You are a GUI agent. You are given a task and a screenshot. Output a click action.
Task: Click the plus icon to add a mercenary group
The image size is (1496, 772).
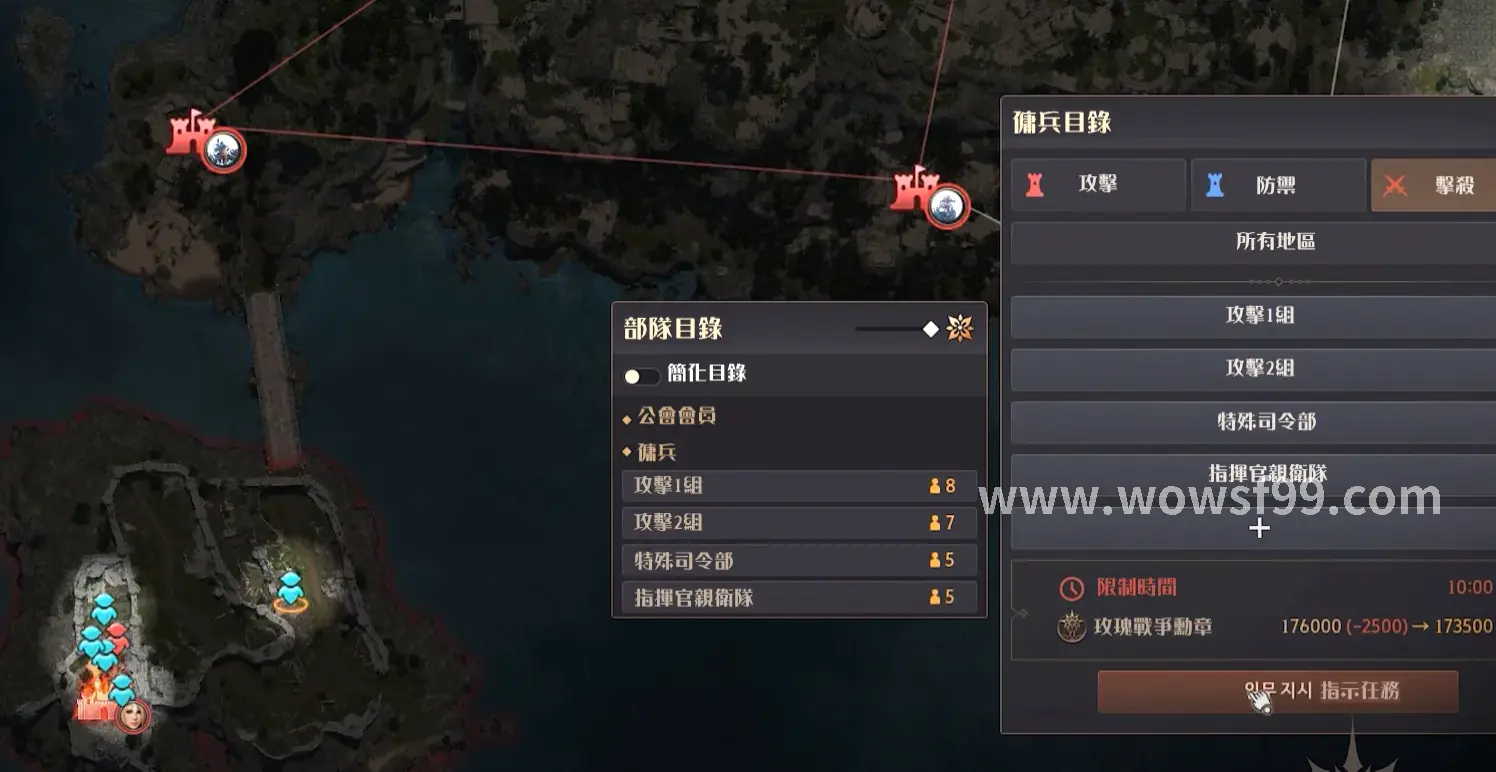[1258, 529]
